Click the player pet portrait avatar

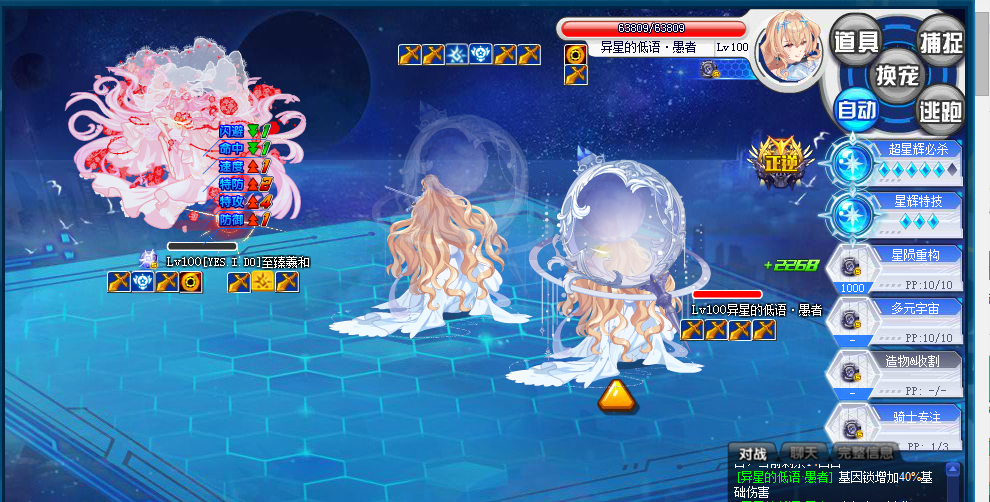[789, 45]
